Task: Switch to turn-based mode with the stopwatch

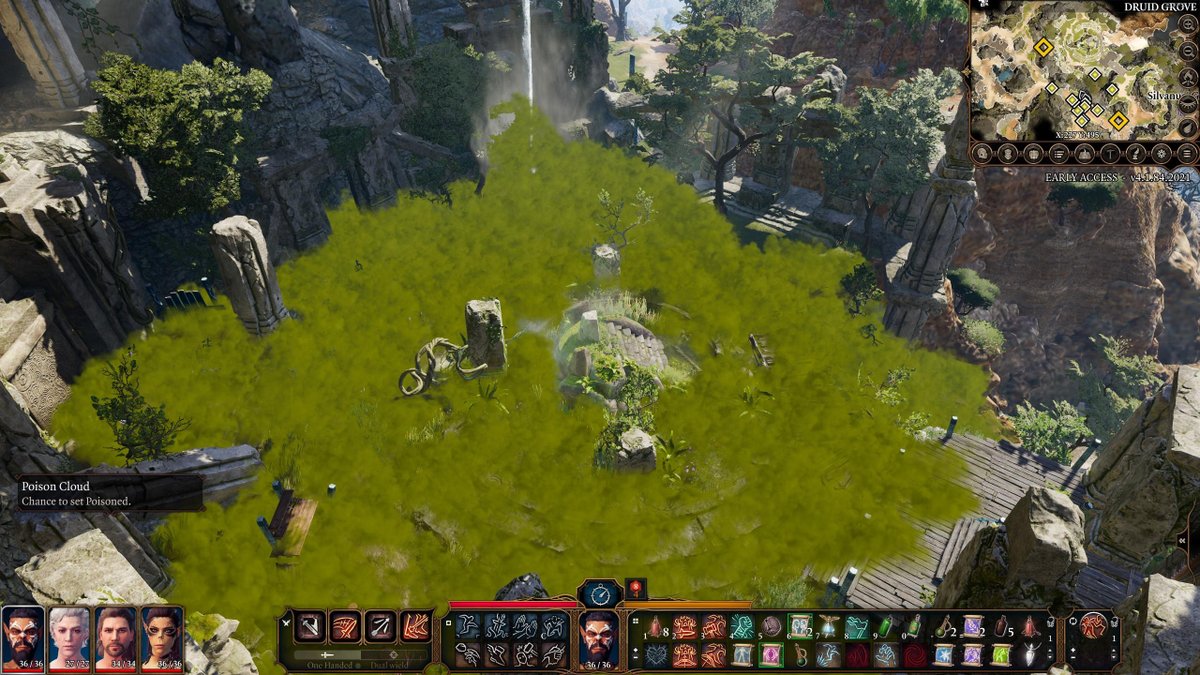Action: 600,593
